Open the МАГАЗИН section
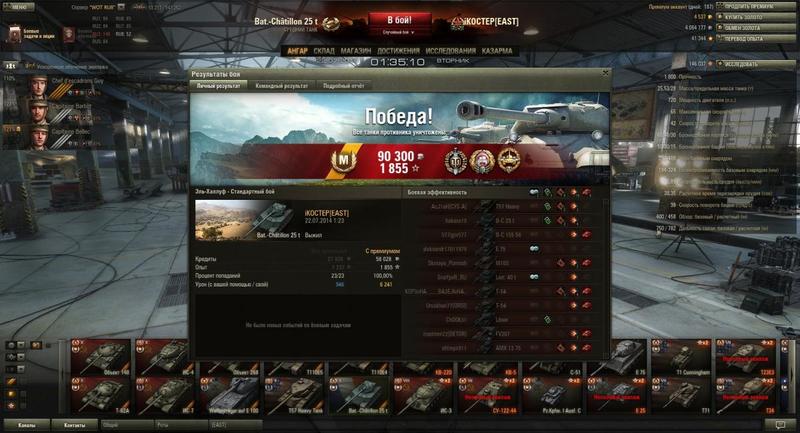 tap(355, 49)
